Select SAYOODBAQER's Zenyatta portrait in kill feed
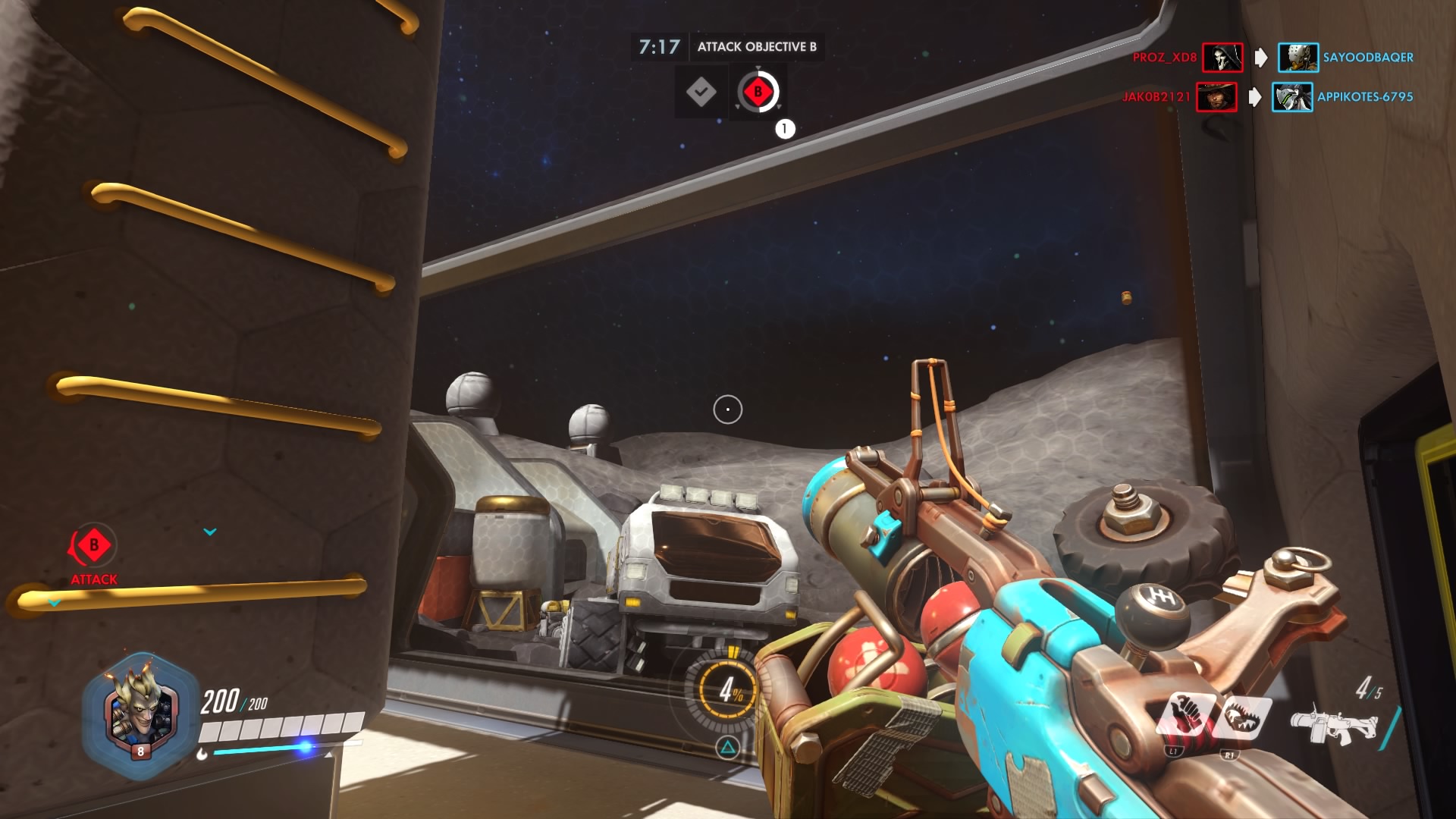This screenshot has height=819, width=1456. (1298, 58)
